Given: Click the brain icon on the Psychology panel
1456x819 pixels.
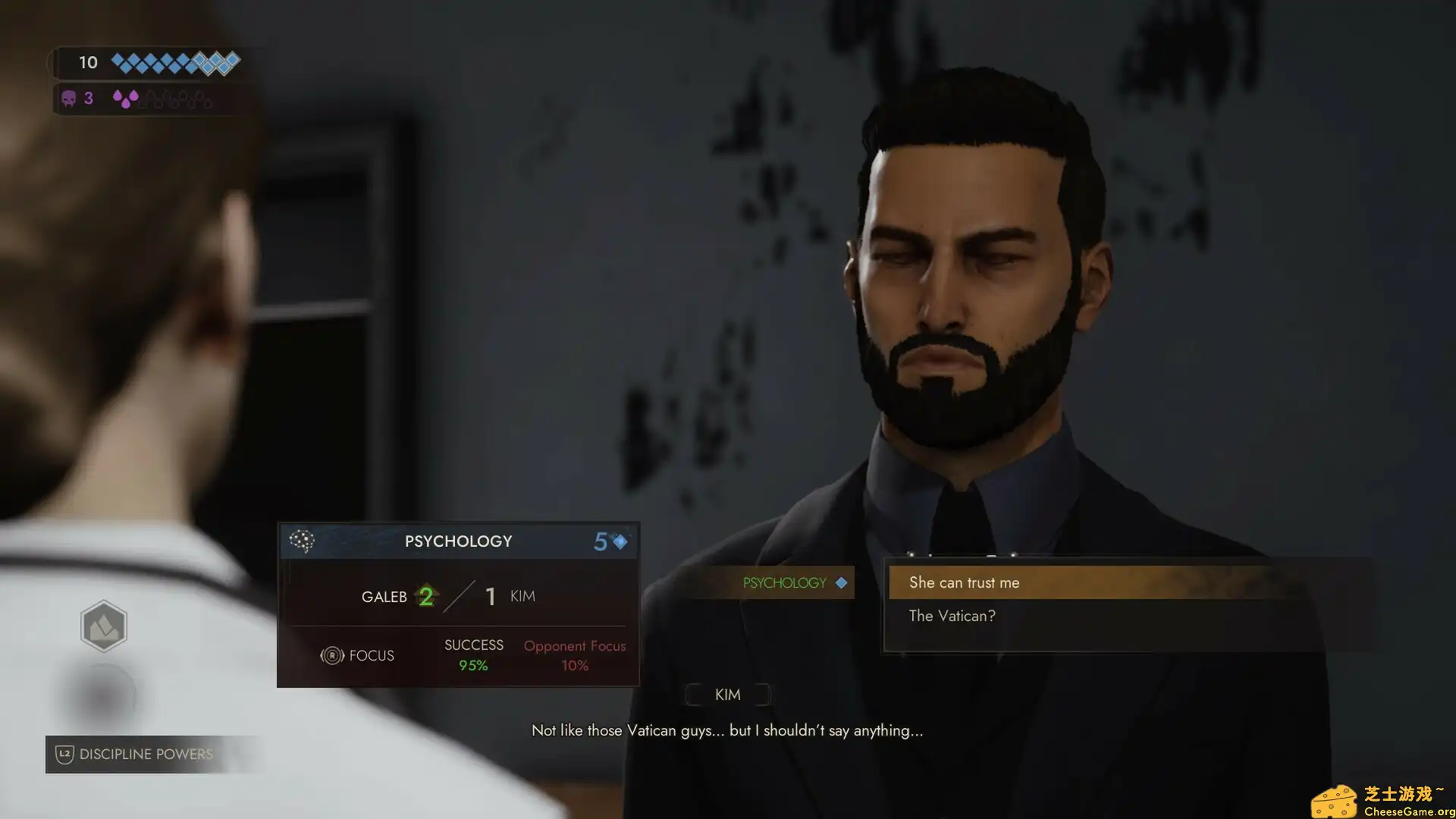Looking at the screenshot, I should (303, 540).
